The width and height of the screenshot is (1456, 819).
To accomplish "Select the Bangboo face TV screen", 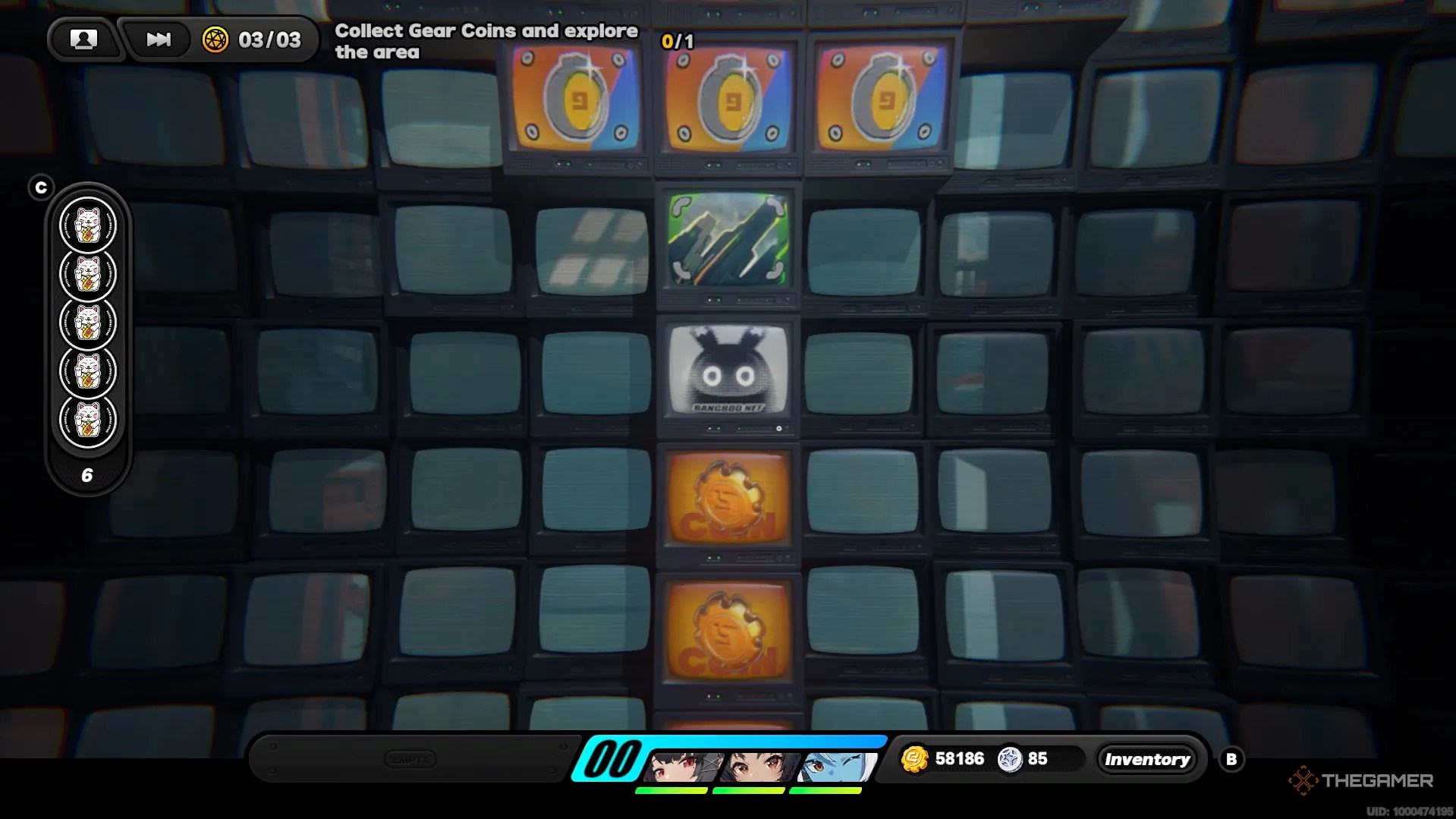I will tap(727, 370).
